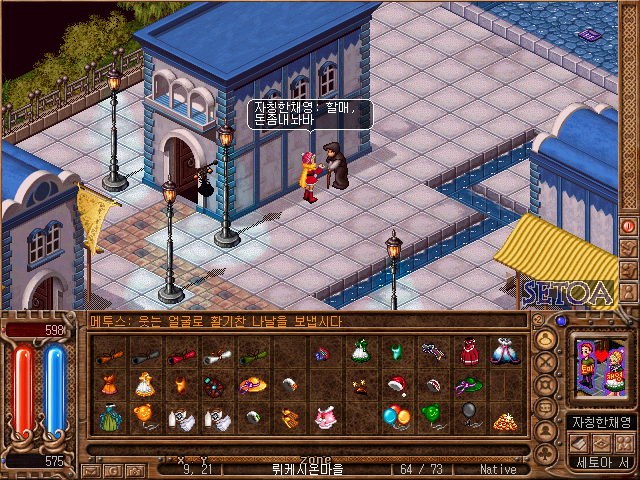This screenshot has height=480, width=640.
Task: Pick the red dress in the top row
Action: [467, 352]
